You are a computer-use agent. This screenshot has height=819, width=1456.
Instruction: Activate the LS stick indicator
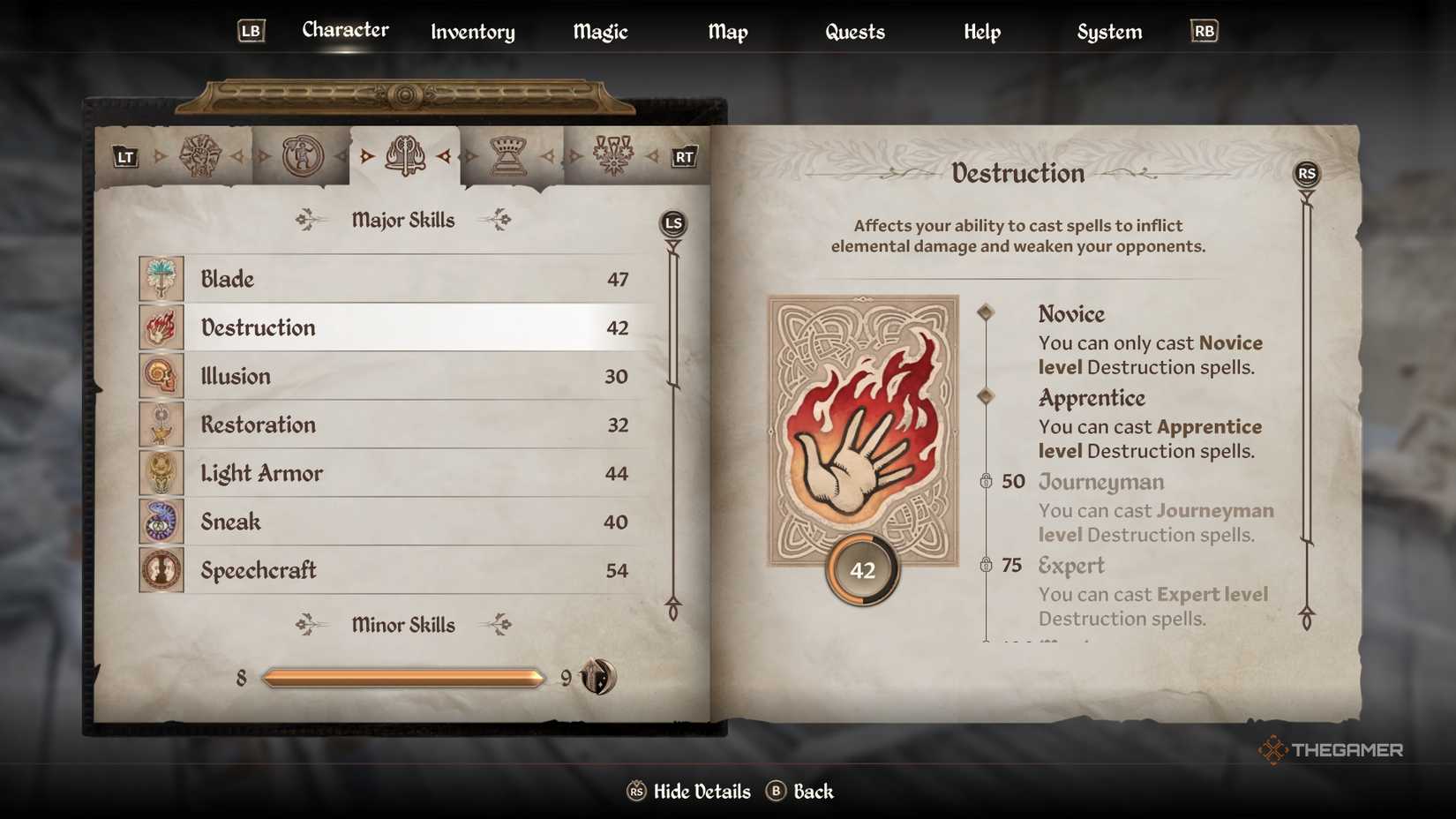pos(672,223)
